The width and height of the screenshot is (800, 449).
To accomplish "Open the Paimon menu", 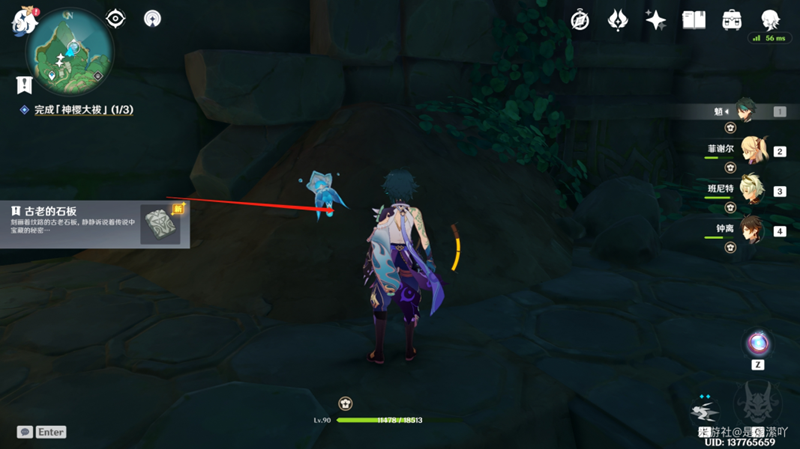I will coord(24,22).
